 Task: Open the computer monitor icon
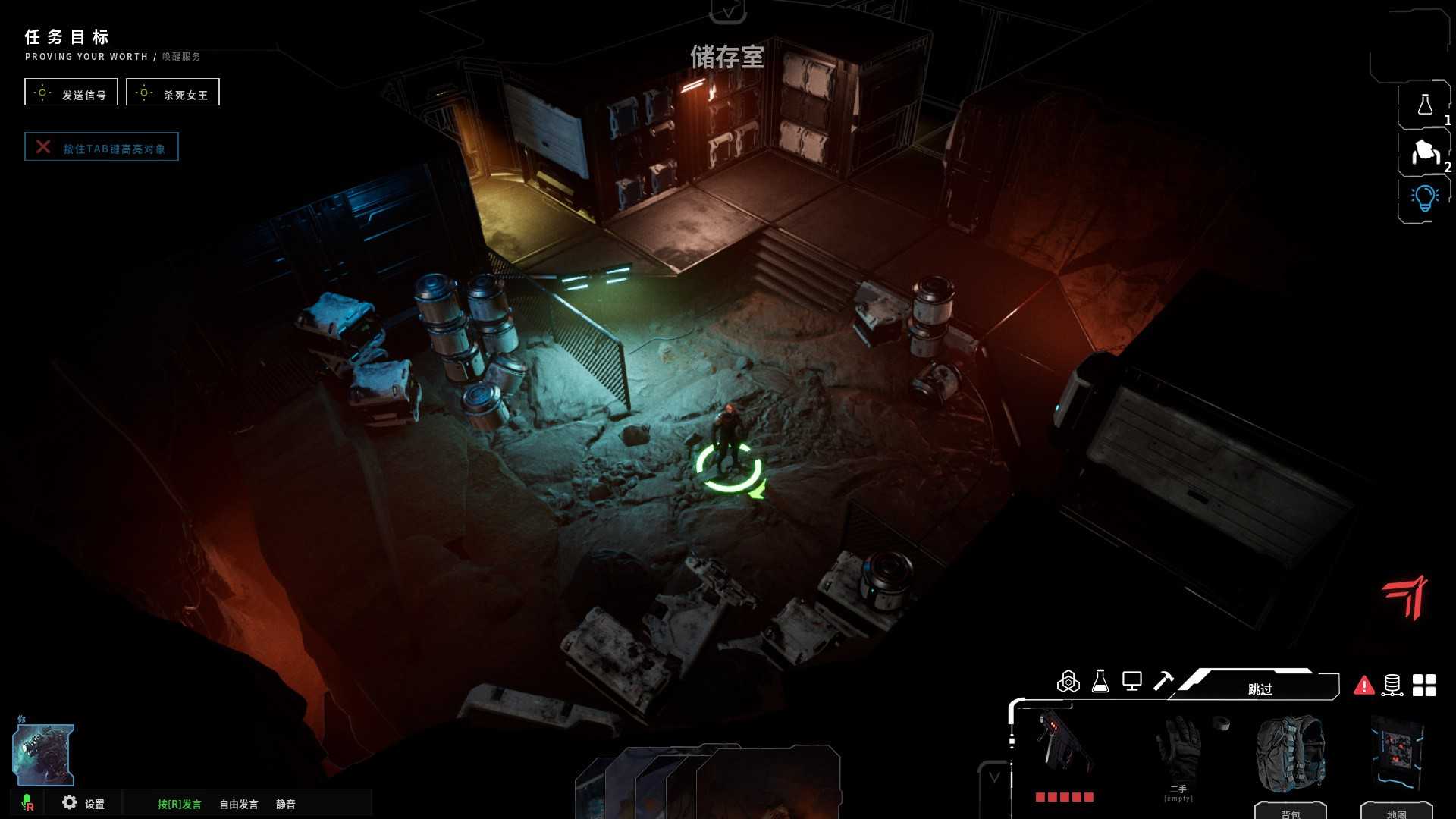coord(1131,682)
